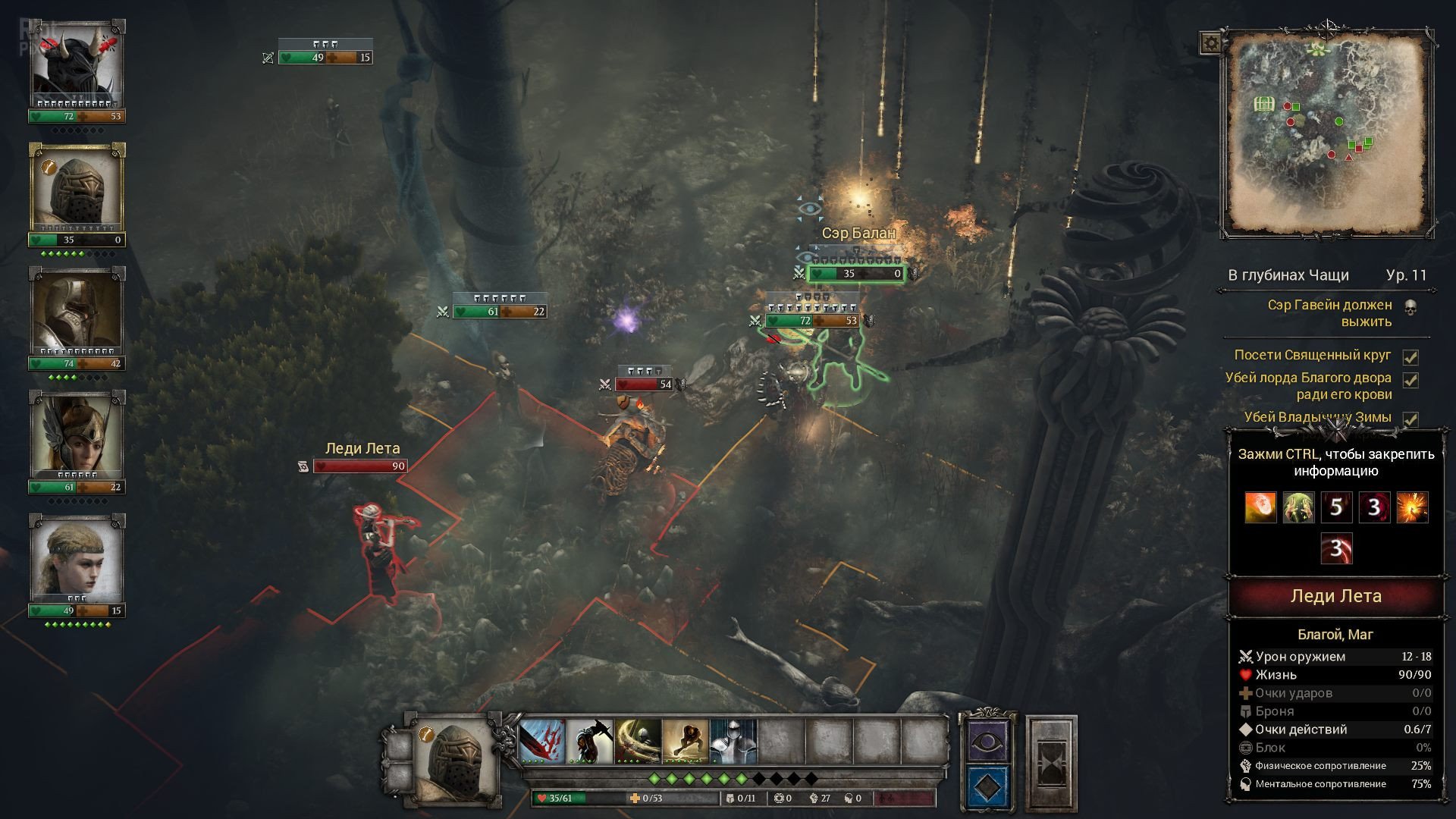Select the visored helmet knight portrait in party list
Screen dimensions: 1456x819
click(x=77, y=190)
